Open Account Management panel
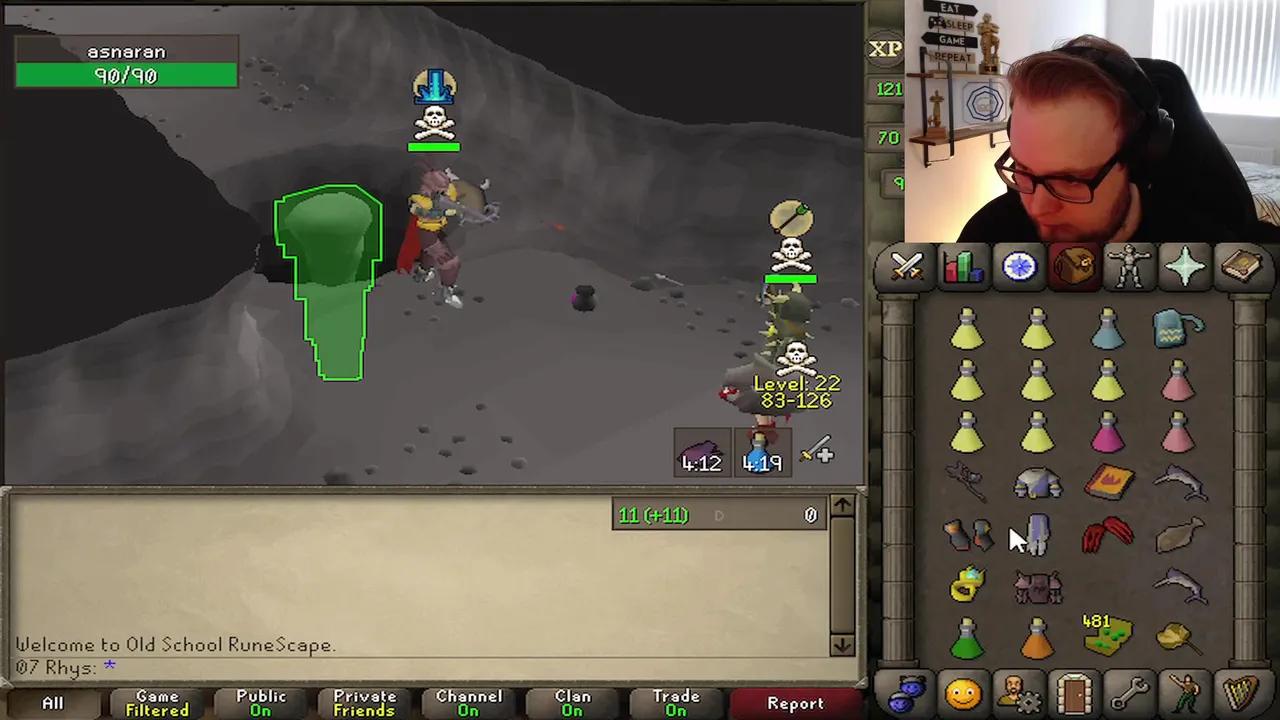The width and height of the screenshot is (1280, 720). (x=1019, y=690)
